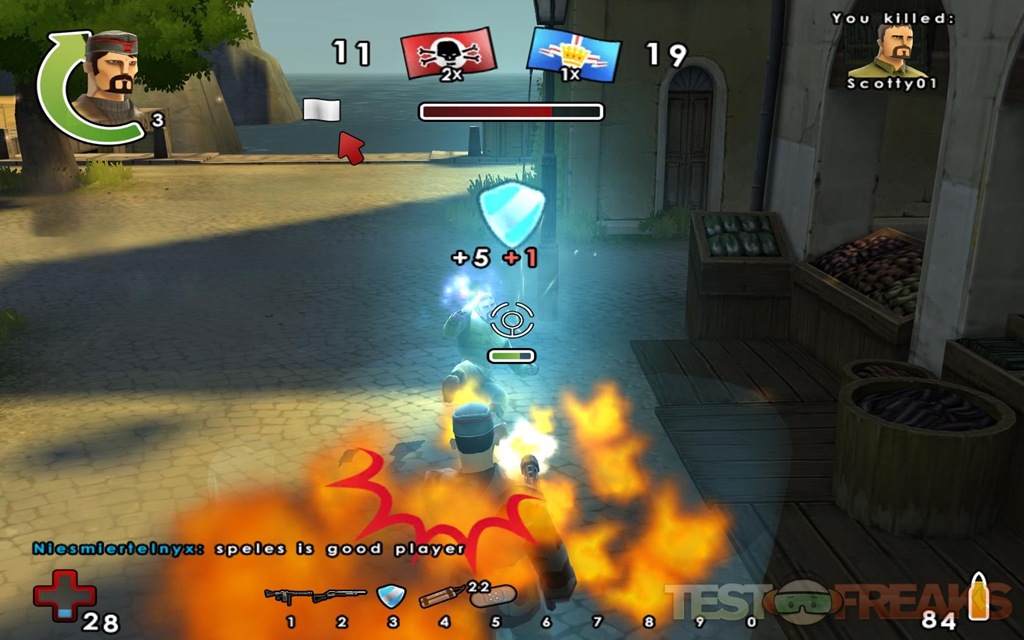Click the white capture point flag icon
Screen dimensions: 1024x640
tap(321, 110)
